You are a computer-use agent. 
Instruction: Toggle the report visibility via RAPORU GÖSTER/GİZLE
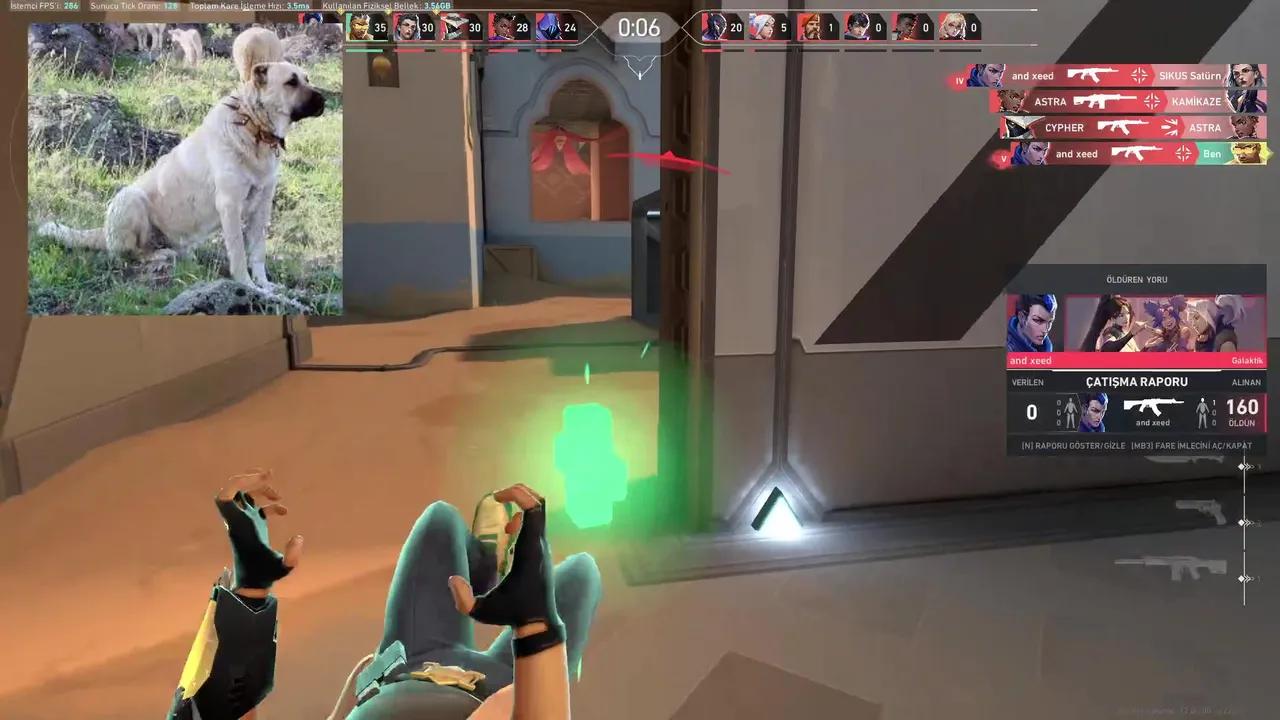click(1074, 445)
